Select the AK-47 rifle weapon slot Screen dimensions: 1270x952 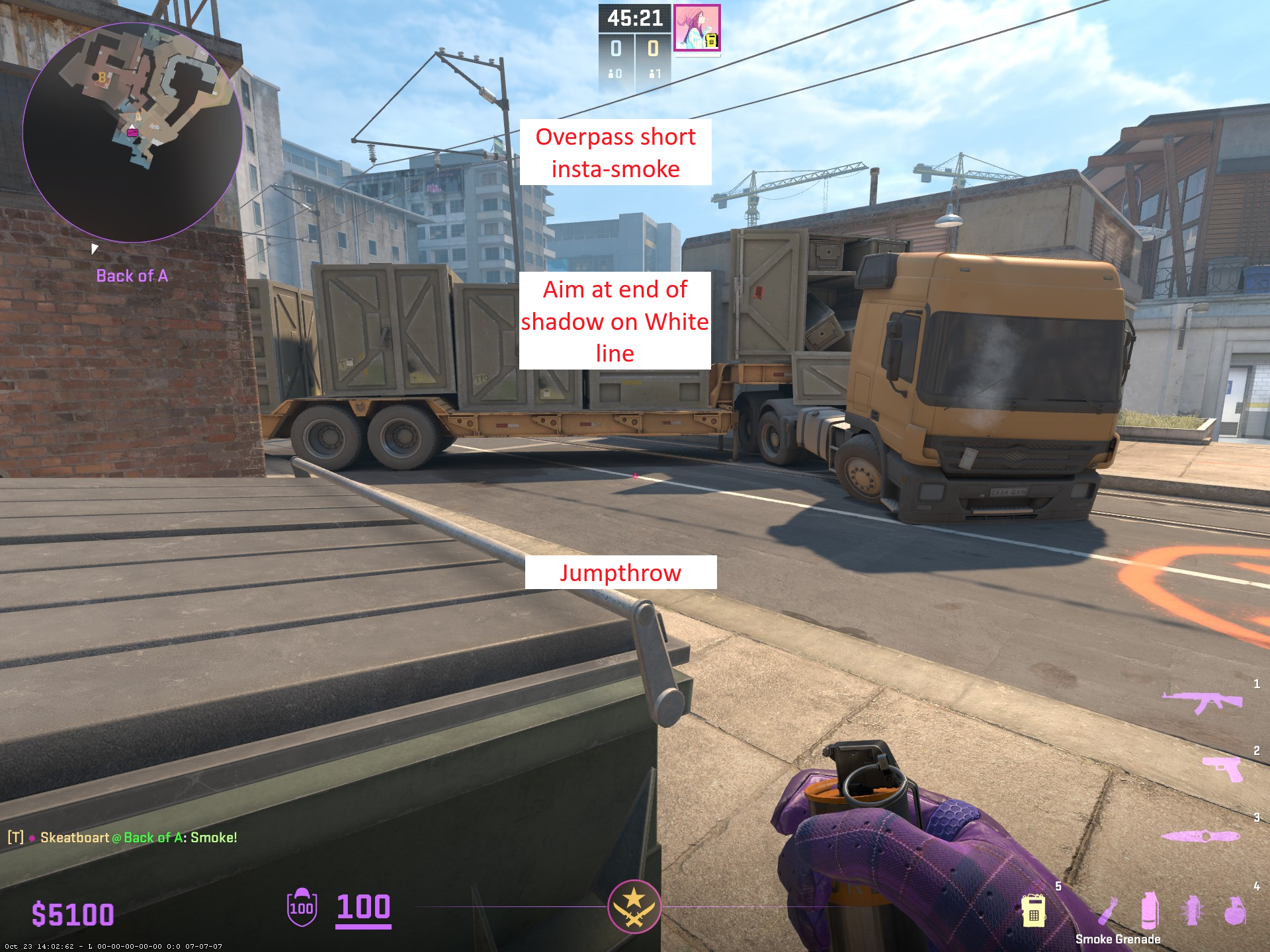[1202, 702]
